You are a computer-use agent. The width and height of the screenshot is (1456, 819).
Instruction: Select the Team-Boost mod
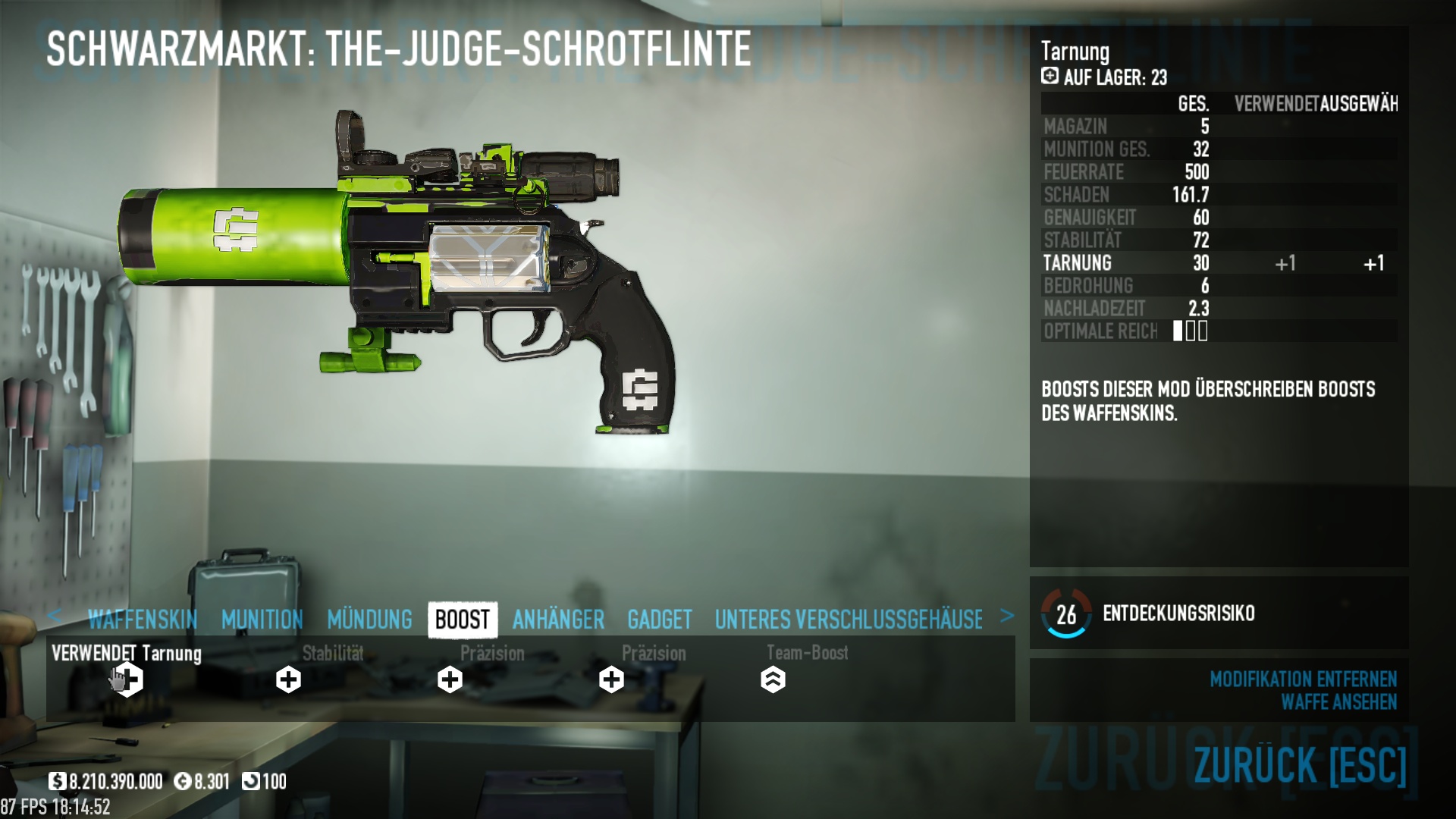[x=773, y=679]
